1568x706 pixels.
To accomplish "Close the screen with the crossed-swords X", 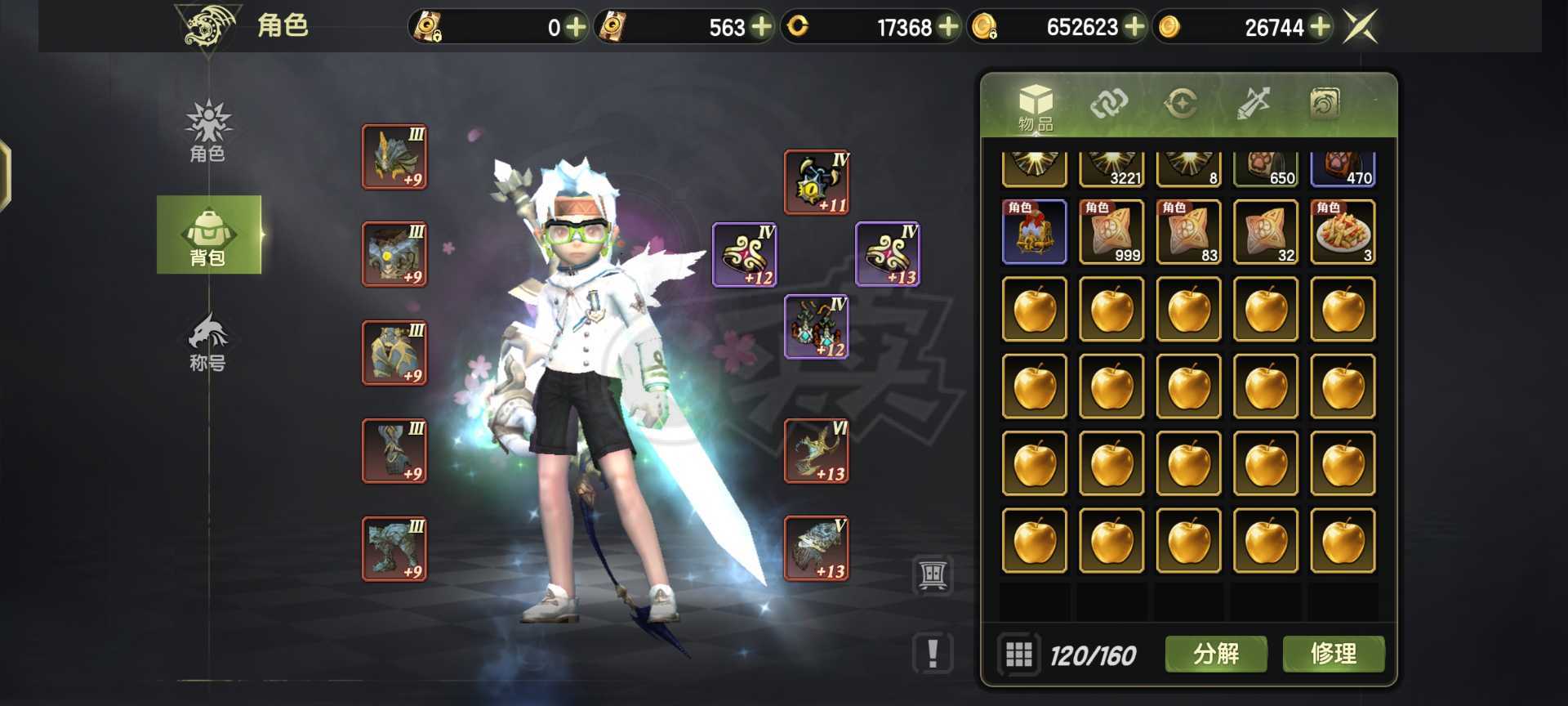I will 1361,27.
